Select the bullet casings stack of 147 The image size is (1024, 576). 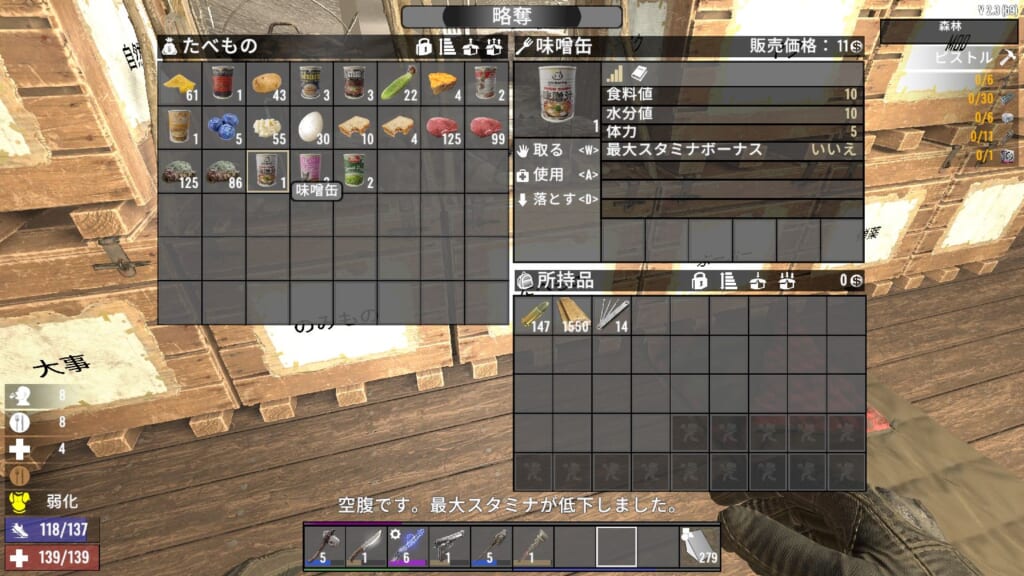[x=534, y=314]
